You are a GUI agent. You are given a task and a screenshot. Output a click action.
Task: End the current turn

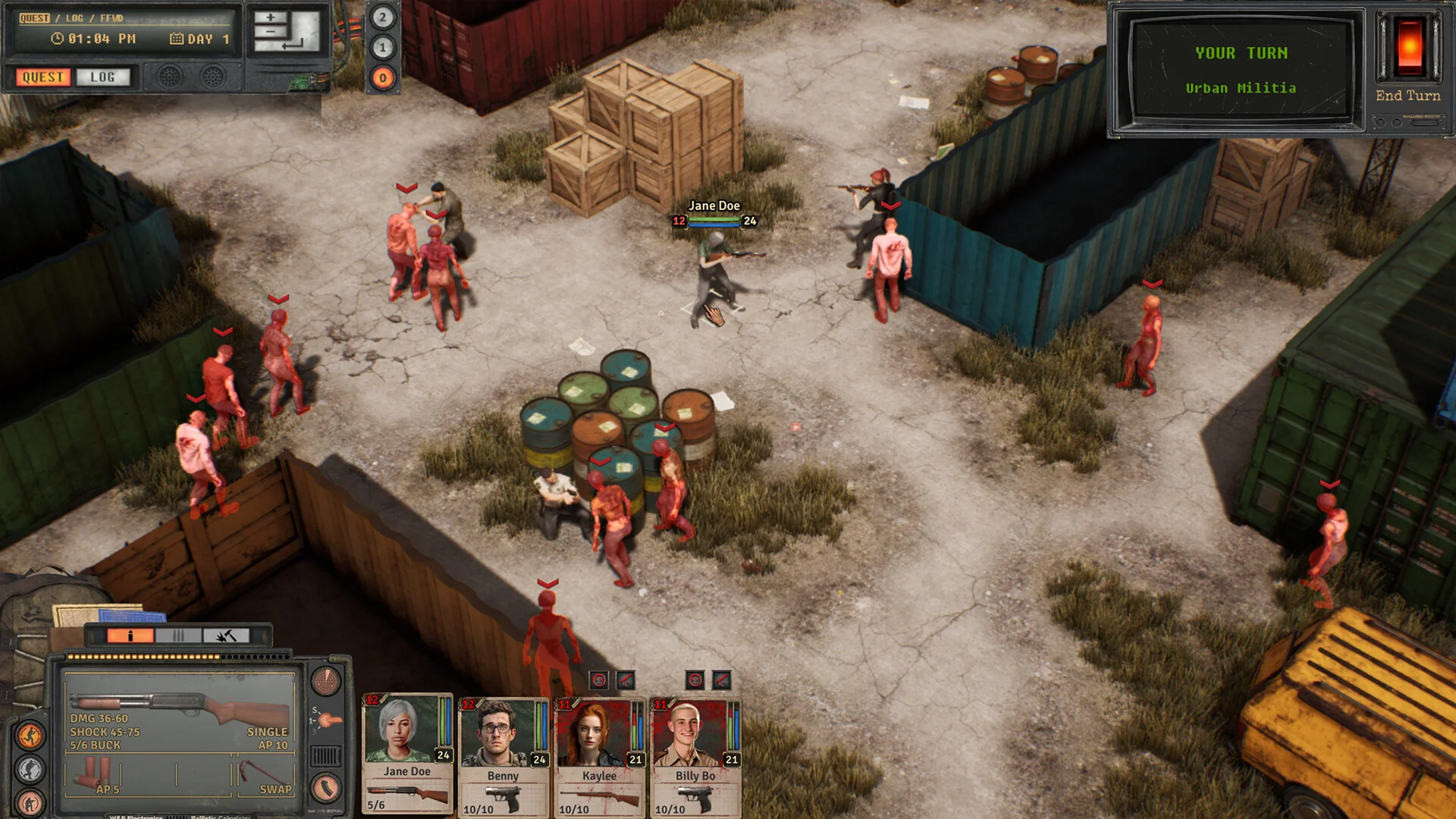(1408, 96)
